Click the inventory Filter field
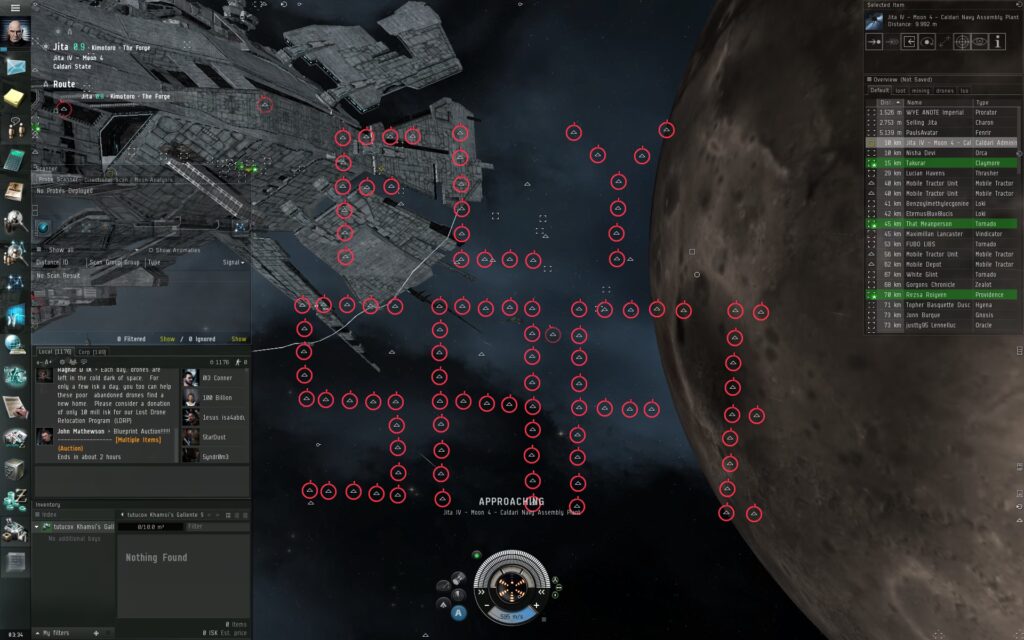 pos(215,526)
